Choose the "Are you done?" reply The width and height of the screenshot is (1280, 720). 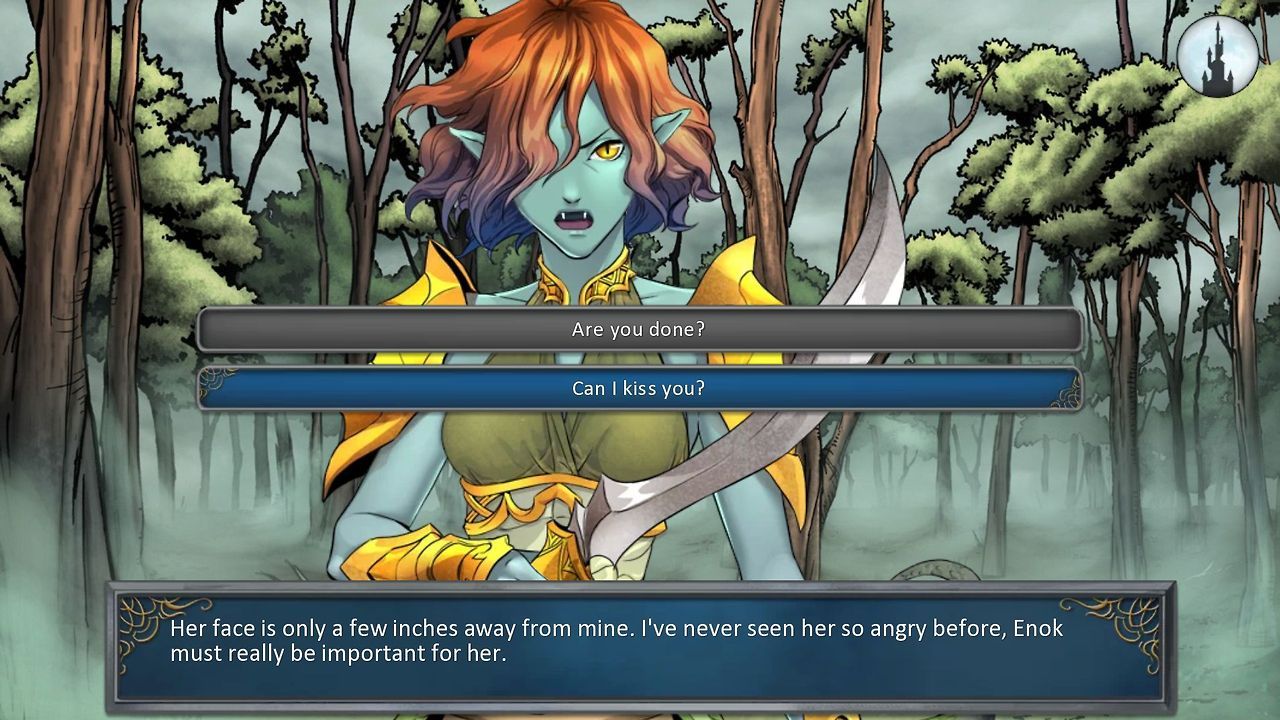click(639, 329)
